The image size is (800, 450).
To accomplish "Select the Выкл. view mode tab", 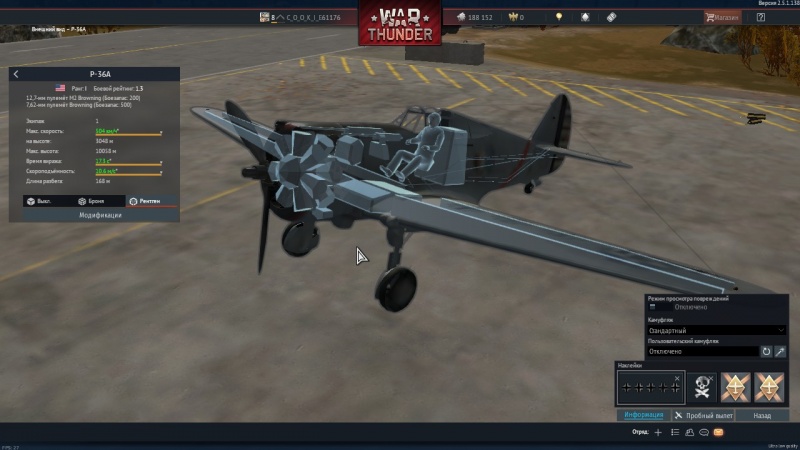I will 40,201.
